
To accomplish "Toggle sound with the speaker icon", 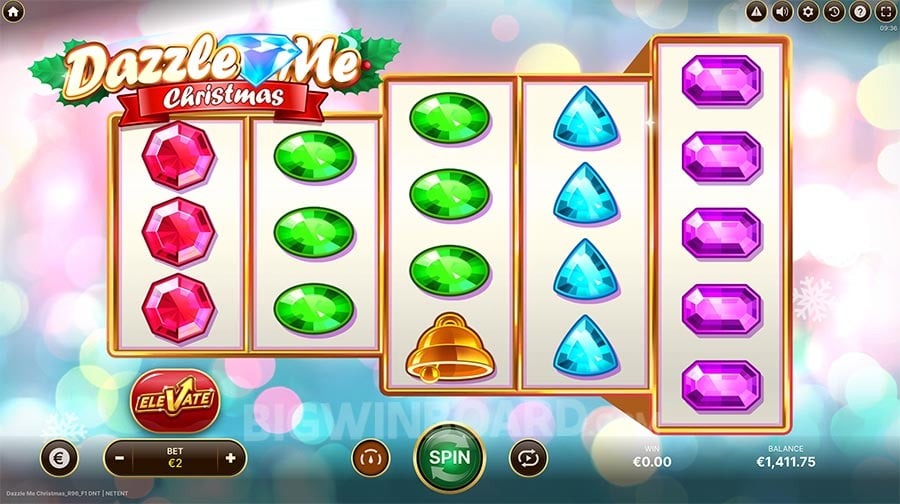I will tap(782, 12).
